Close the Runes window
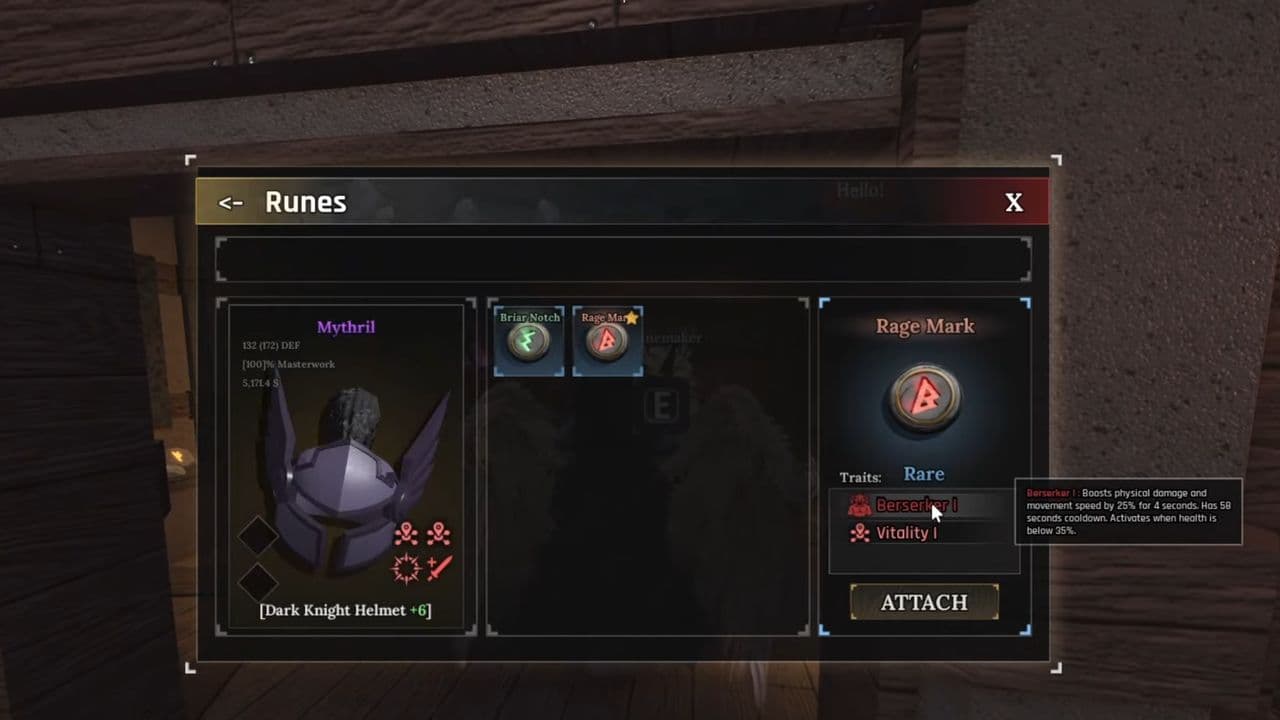The width and height of the screenshot is (1280, 720). 1013,203
